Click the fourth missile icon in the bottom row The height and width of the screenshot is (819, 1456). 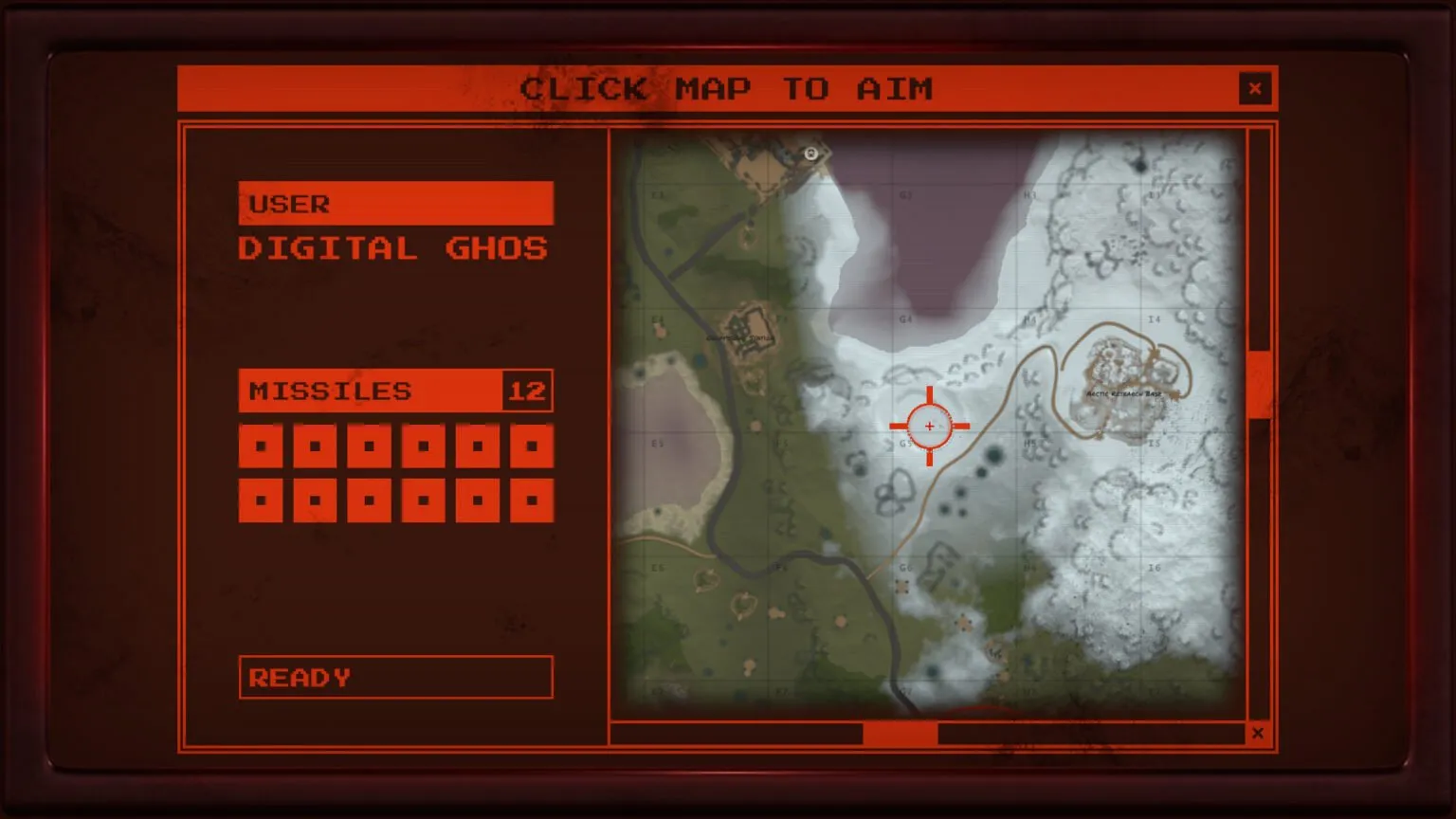(424, 498)
